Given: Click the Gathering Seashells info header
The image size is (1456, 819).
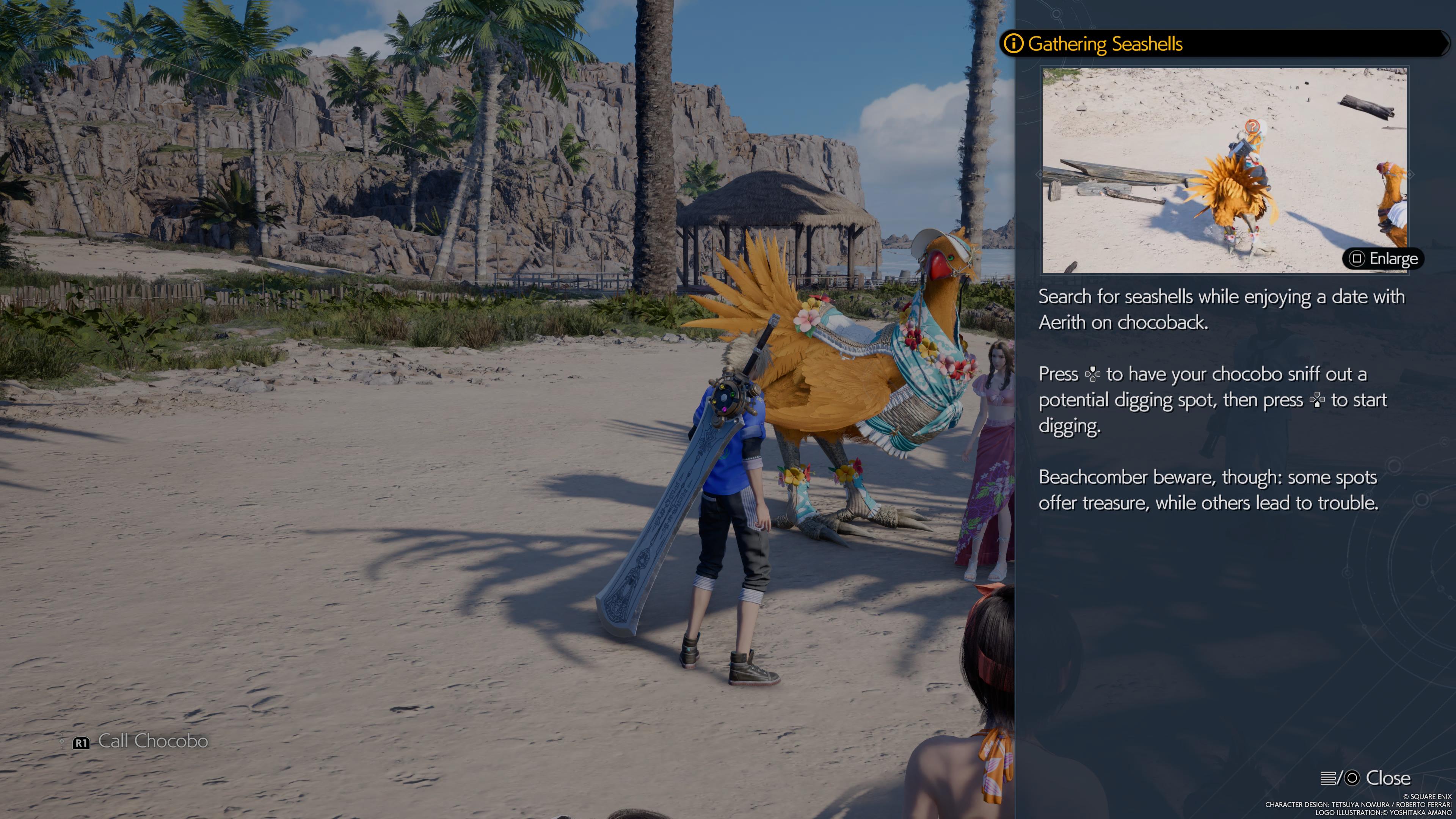Looking at the screenshot, I should (1105, 44).
